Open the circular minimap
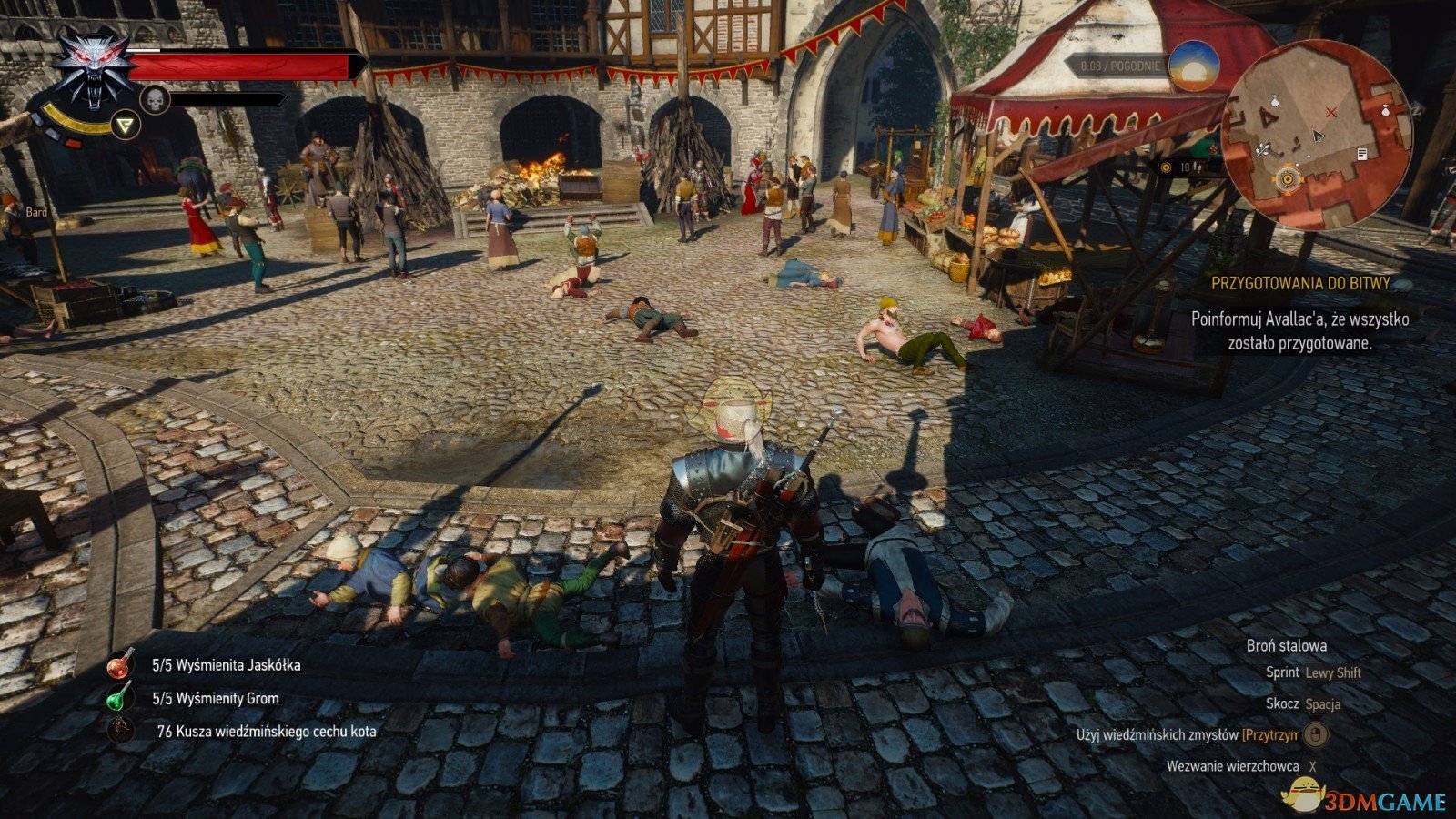 1317,135
